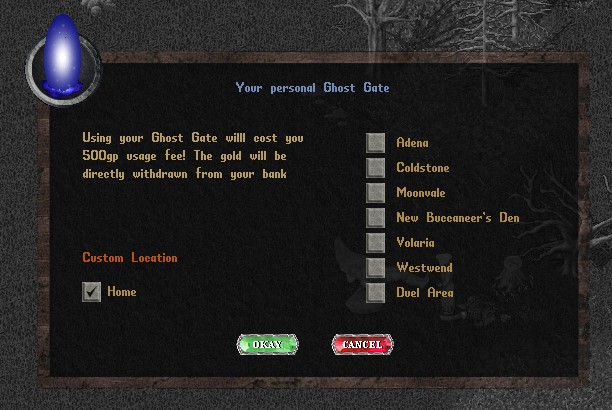Viewport: 612px width, 410px height.
Task: Select the Coldstone destination checkbox
Action: coord(376,168)
